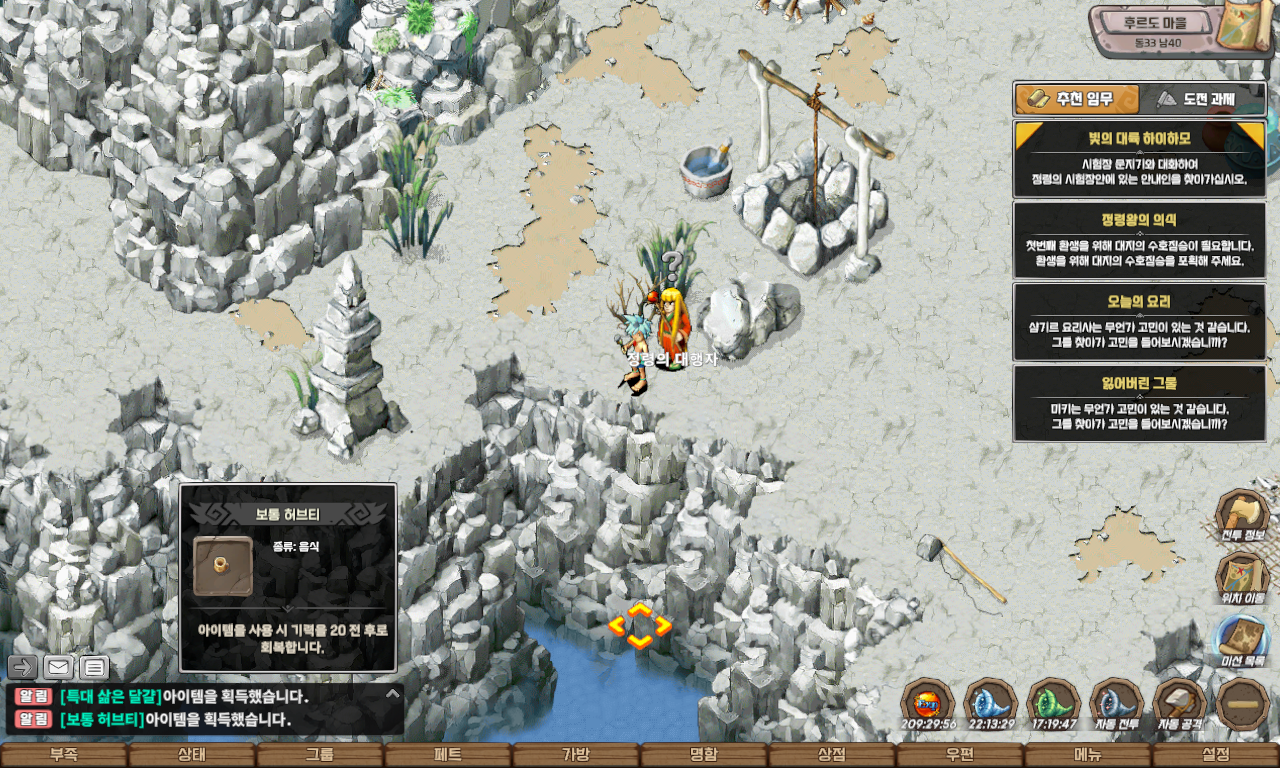Expand the chat log with the arrow
Image resolution: width=1280 pixels, height=768 pixels.
[x=393, y=693]
